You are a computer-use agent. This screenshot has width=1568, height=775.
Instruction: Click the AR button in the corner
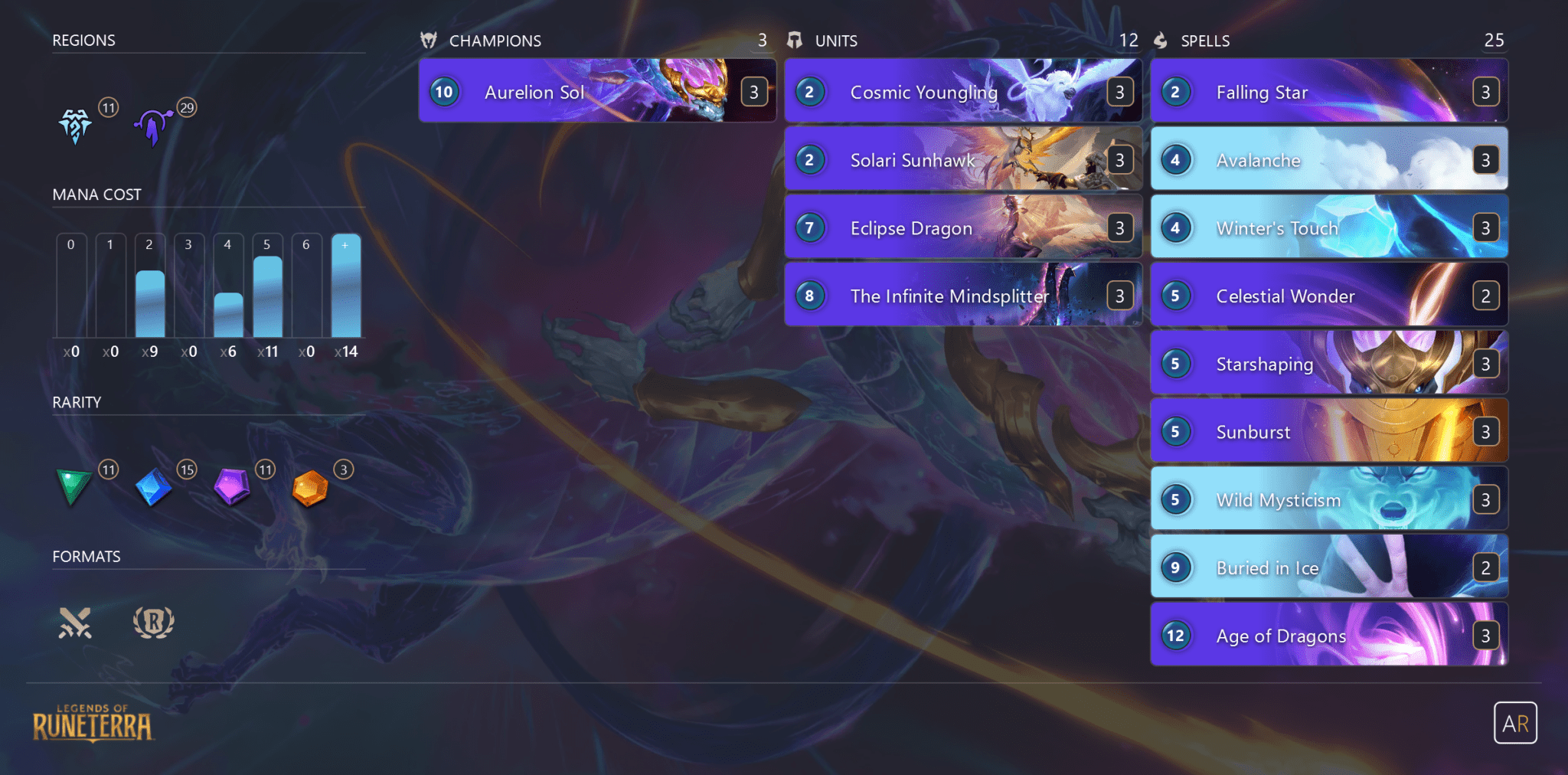point(1515,723)
